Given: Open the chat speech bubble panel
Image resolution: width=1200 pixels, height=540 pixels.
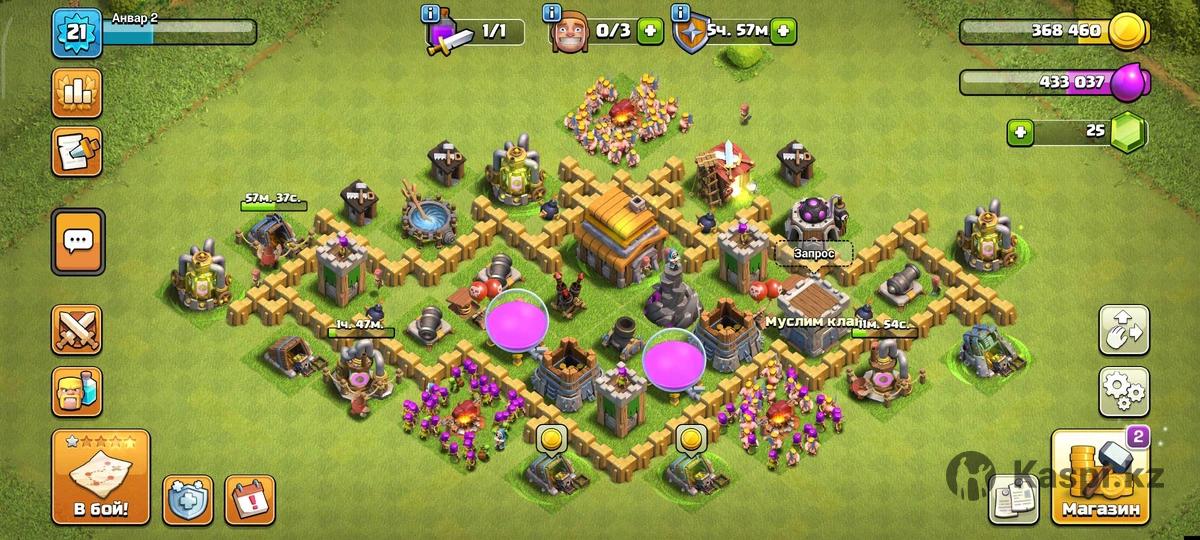Looking at the screenshot, I should pyautogui.click(x=77, y=241).
